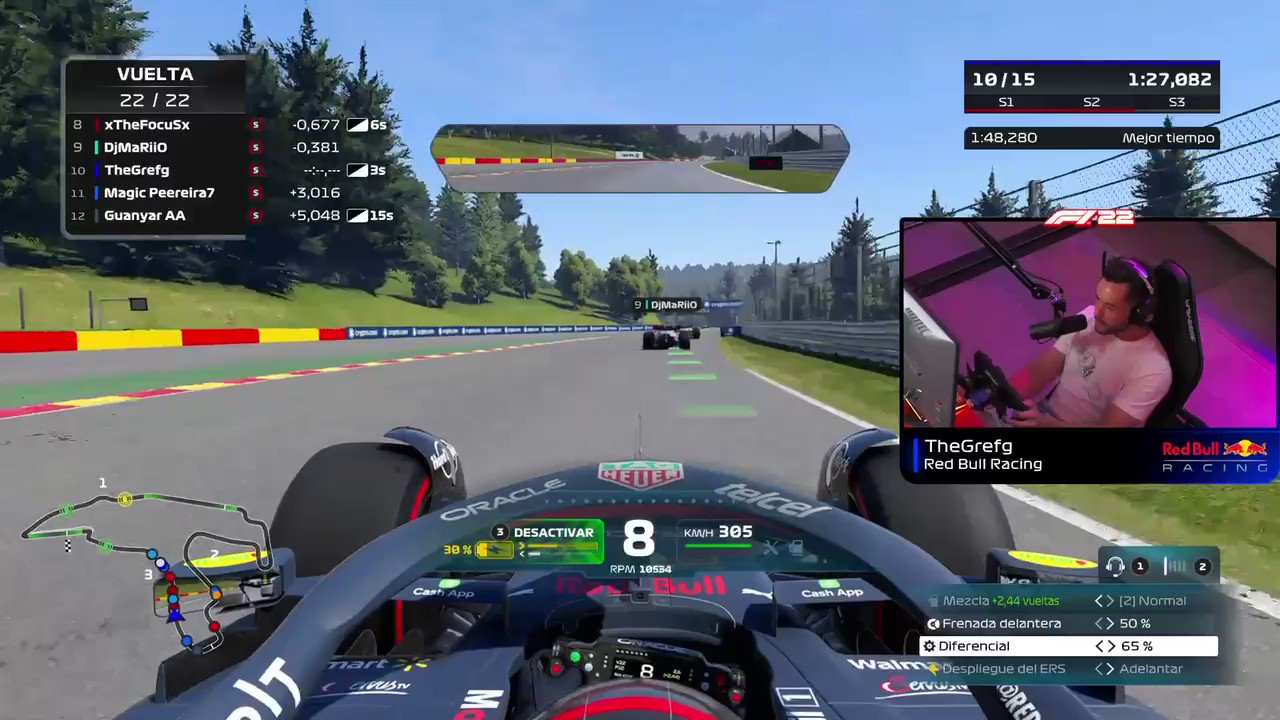Viewport: 1280px width, 720px height.
Task: Click the Despliegue del ERS lightning icon
Action: (935, 668)
